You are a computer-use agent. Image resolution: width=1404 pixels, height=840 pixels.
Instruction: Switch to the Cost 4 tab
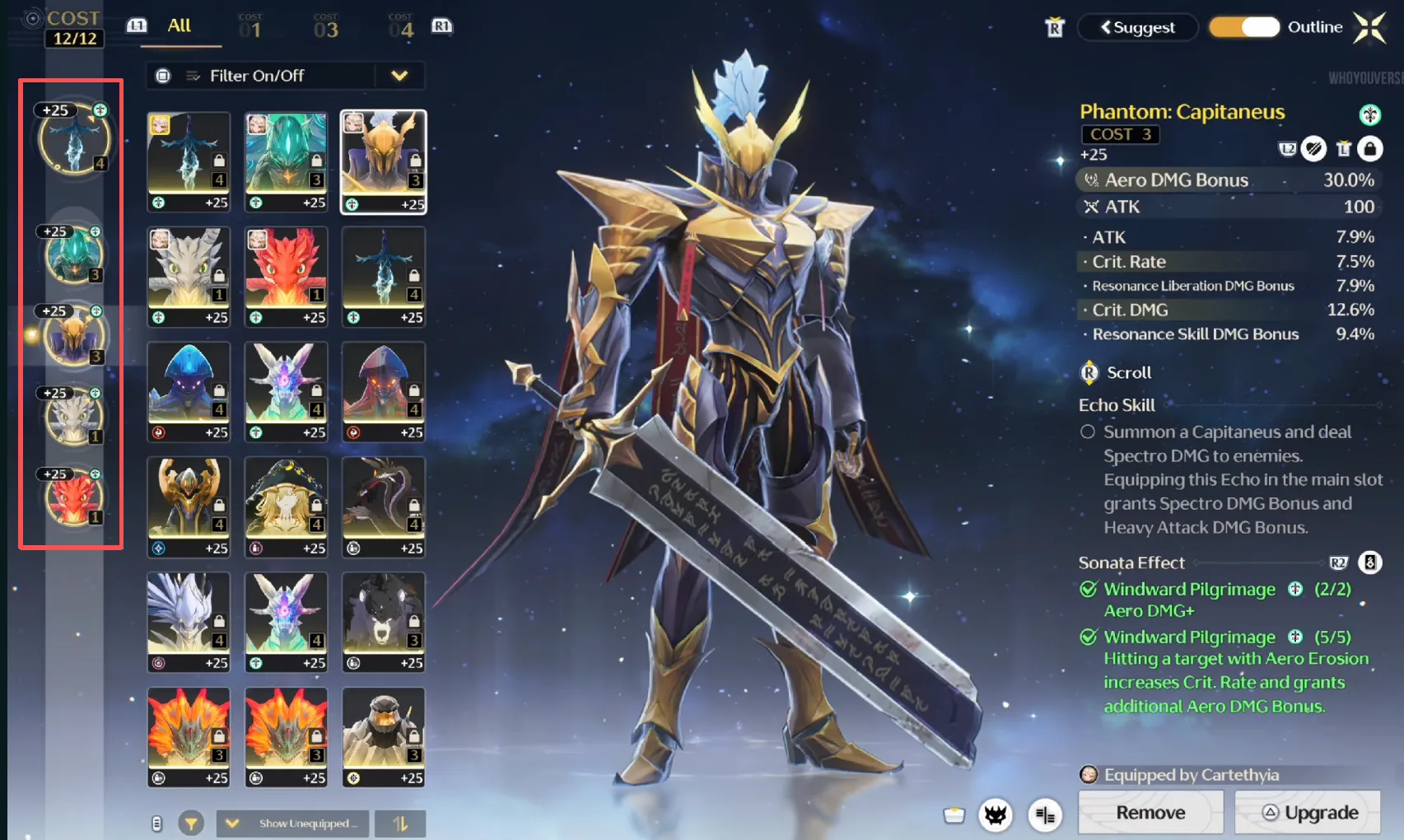click(x=401, y=28)
